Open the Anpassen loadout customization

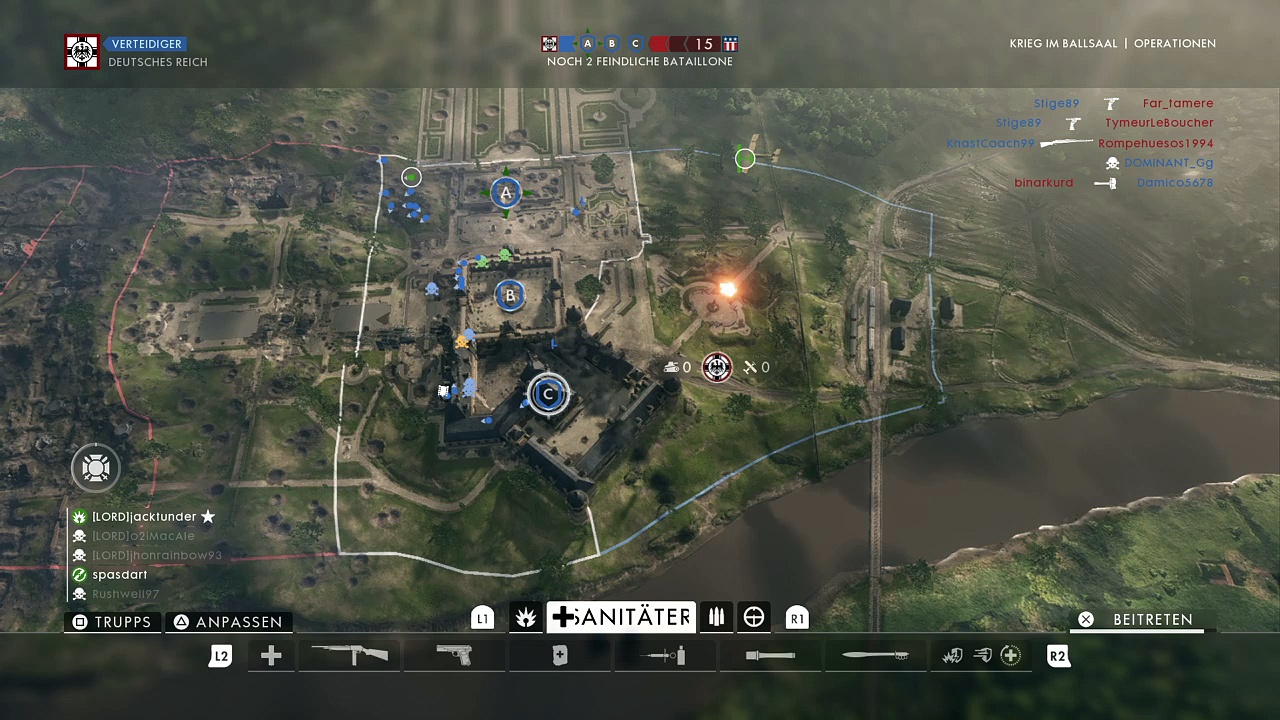[x=228, y=622]
